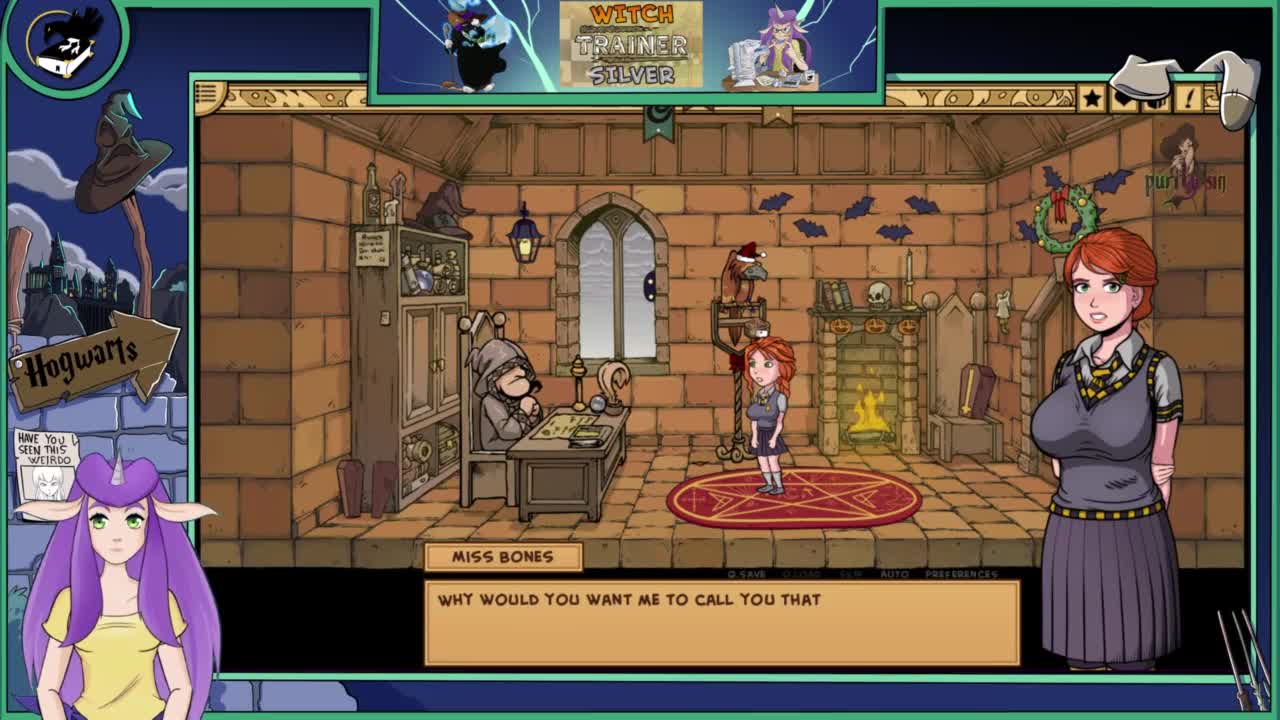Screen dimensions: 1280x720
Task: Toggle Auto dialogue advance
Action: [x=894, y=574]
